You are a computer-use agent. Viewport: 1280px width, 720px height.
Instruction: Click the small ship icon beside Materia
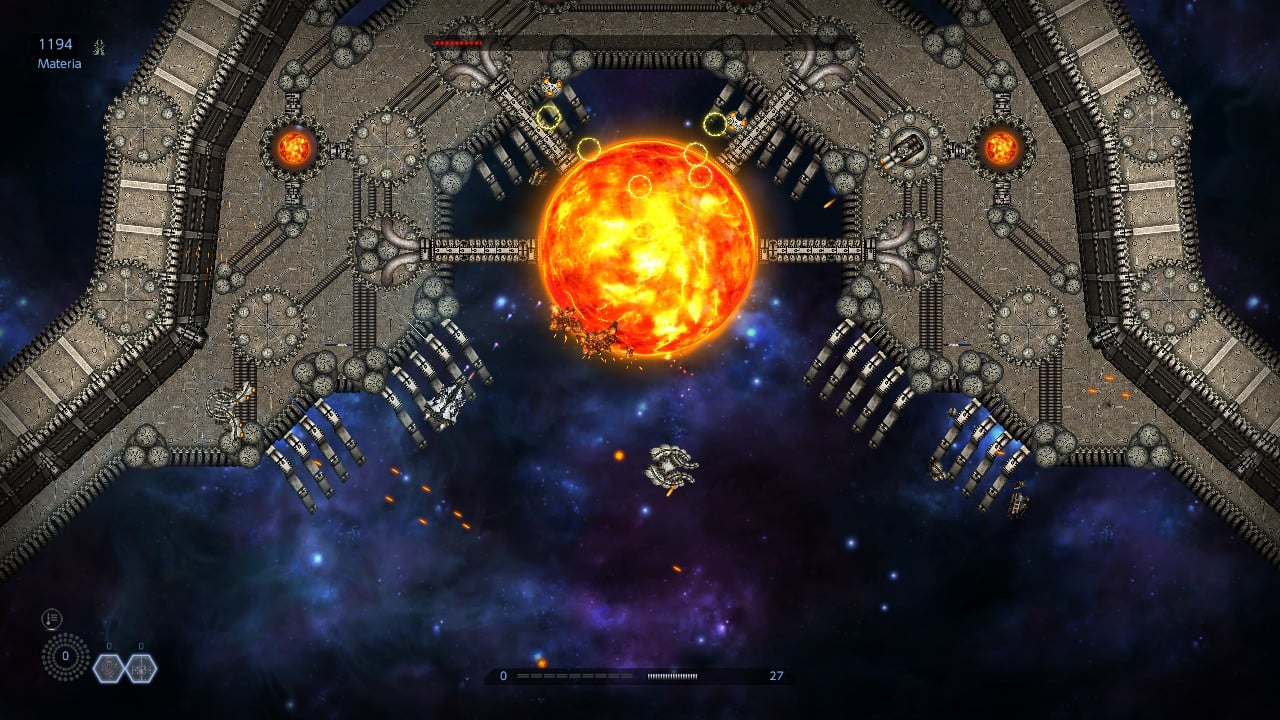coord(99,45)
